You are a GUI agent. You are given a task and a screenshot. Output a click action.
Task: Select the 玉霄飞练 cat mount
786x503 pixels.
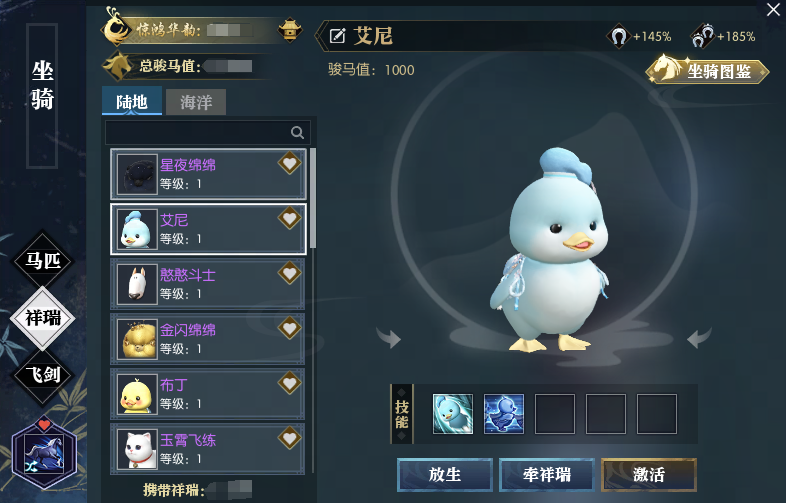coord(208,448)
